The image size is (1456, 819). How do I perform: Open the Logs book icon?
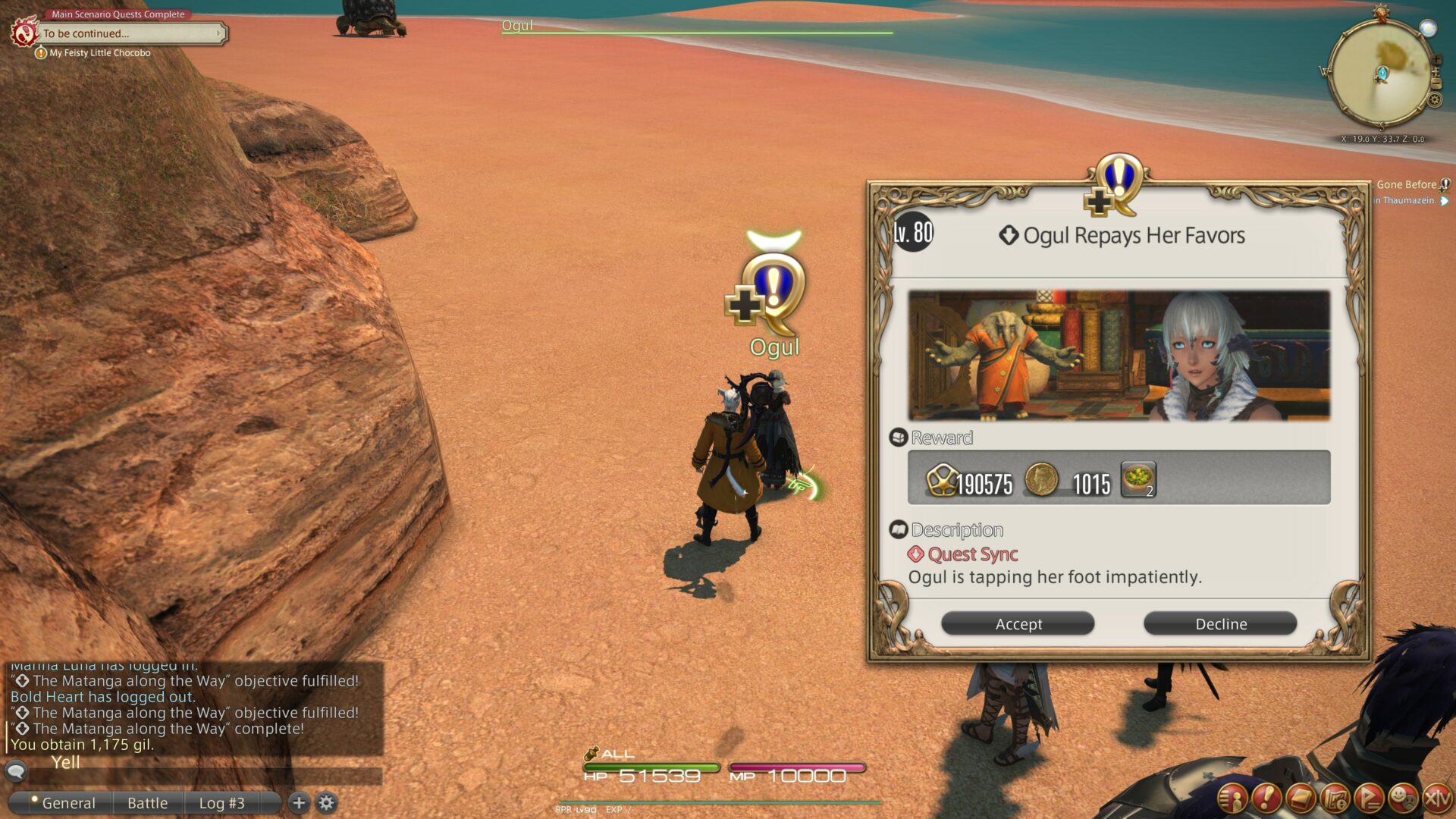(1302, 798)
